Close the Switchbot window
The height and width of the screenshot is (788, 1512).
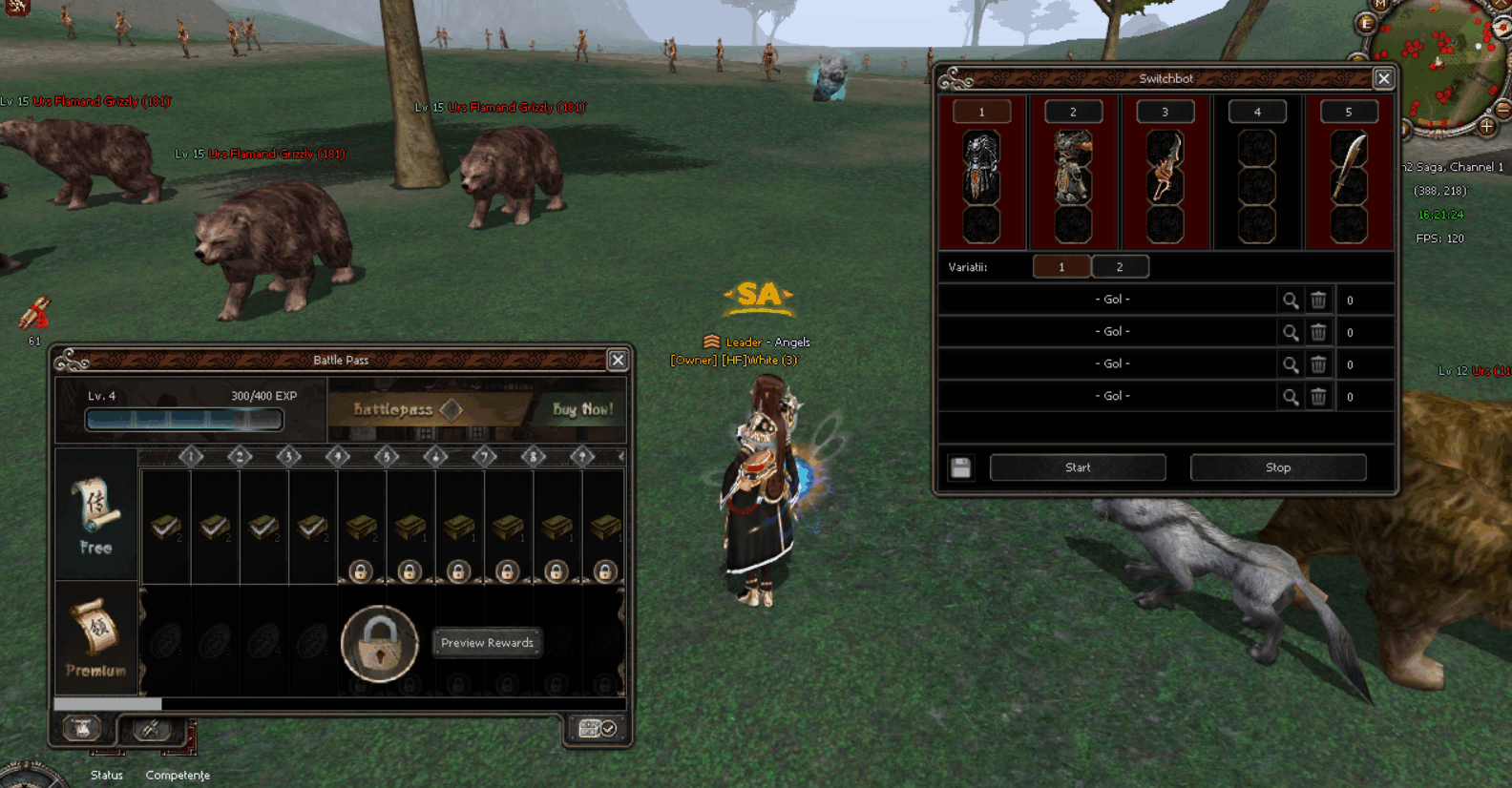(1383, 79)
